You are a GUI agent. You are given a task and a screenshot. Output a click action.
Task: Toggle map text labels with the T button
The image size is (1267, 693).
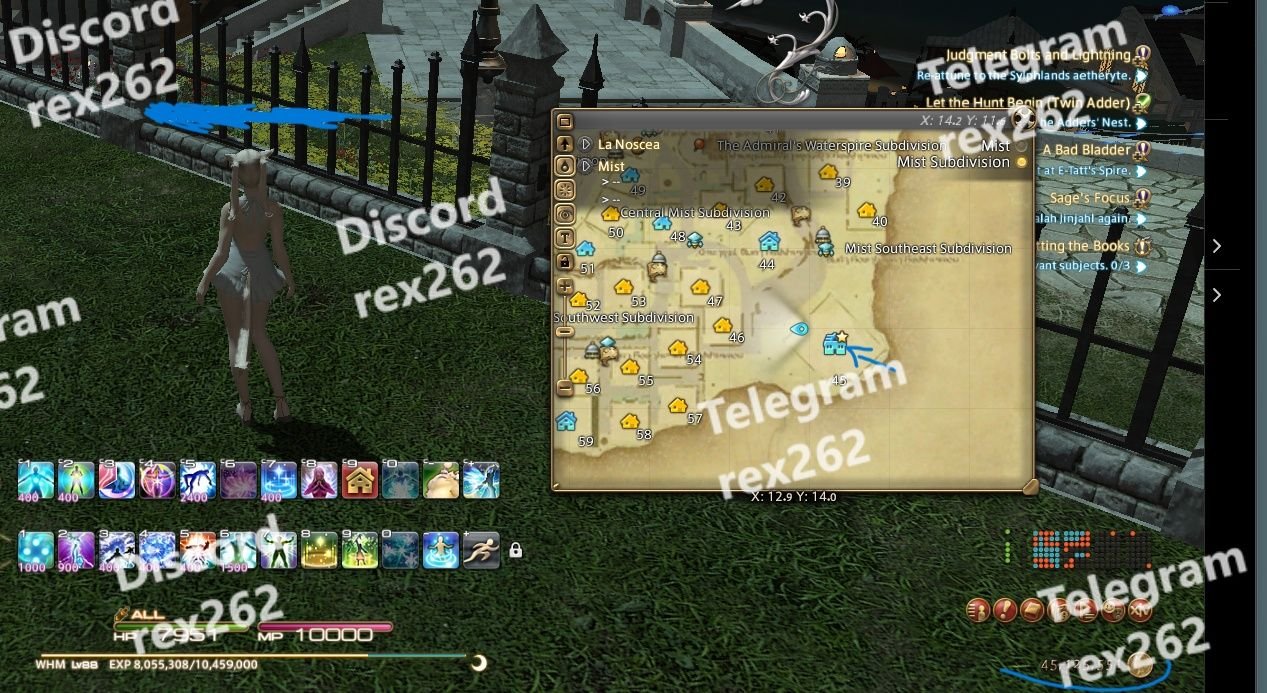click(564, 238)
